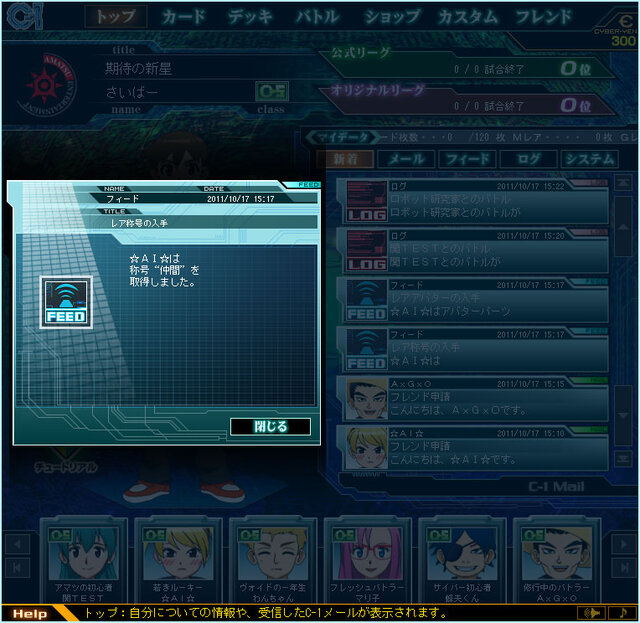Open the ショップ menu

coord(391,17)
